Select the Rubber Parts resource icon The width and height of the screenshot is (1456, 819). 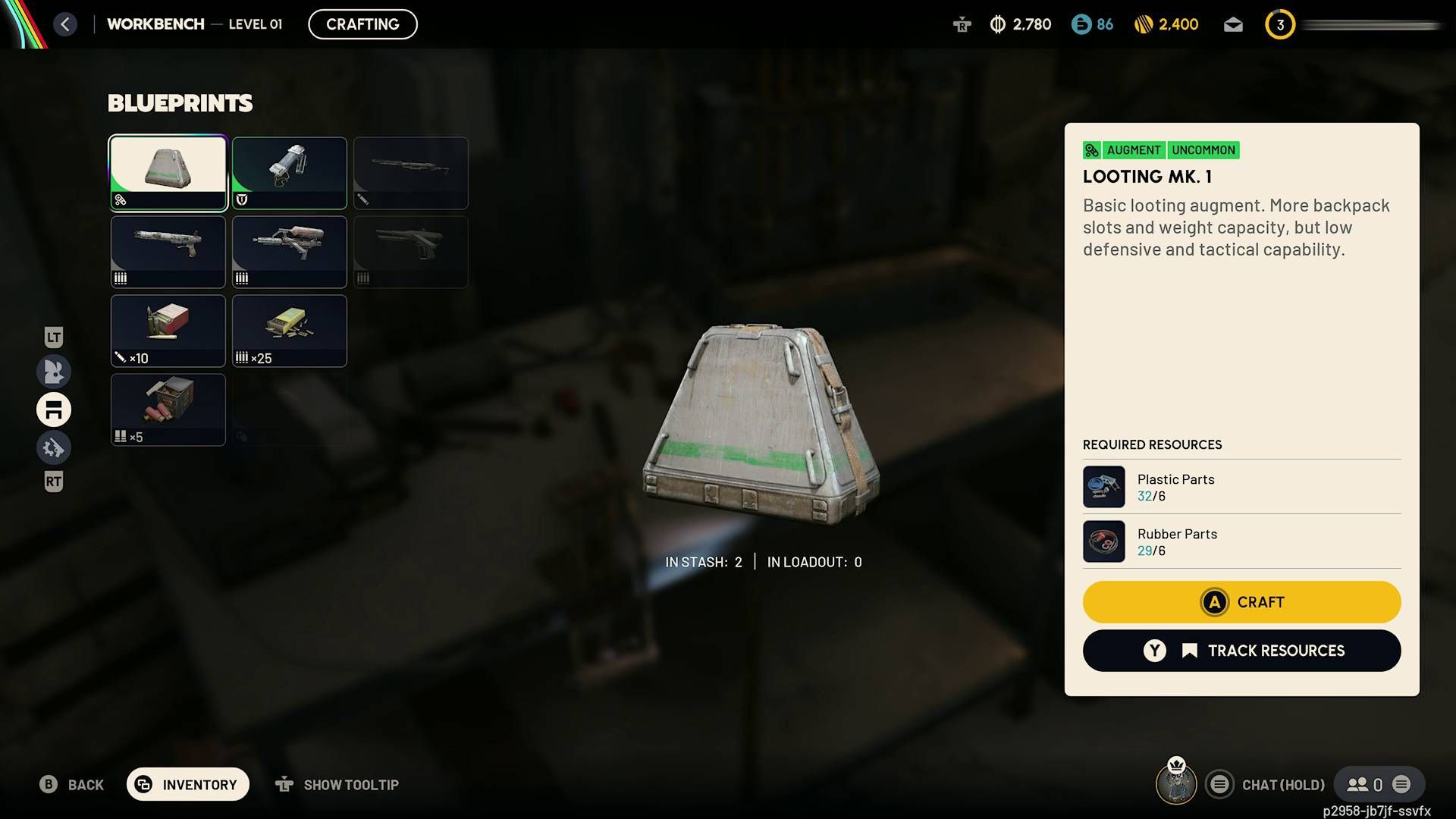tap(1104, 541)
